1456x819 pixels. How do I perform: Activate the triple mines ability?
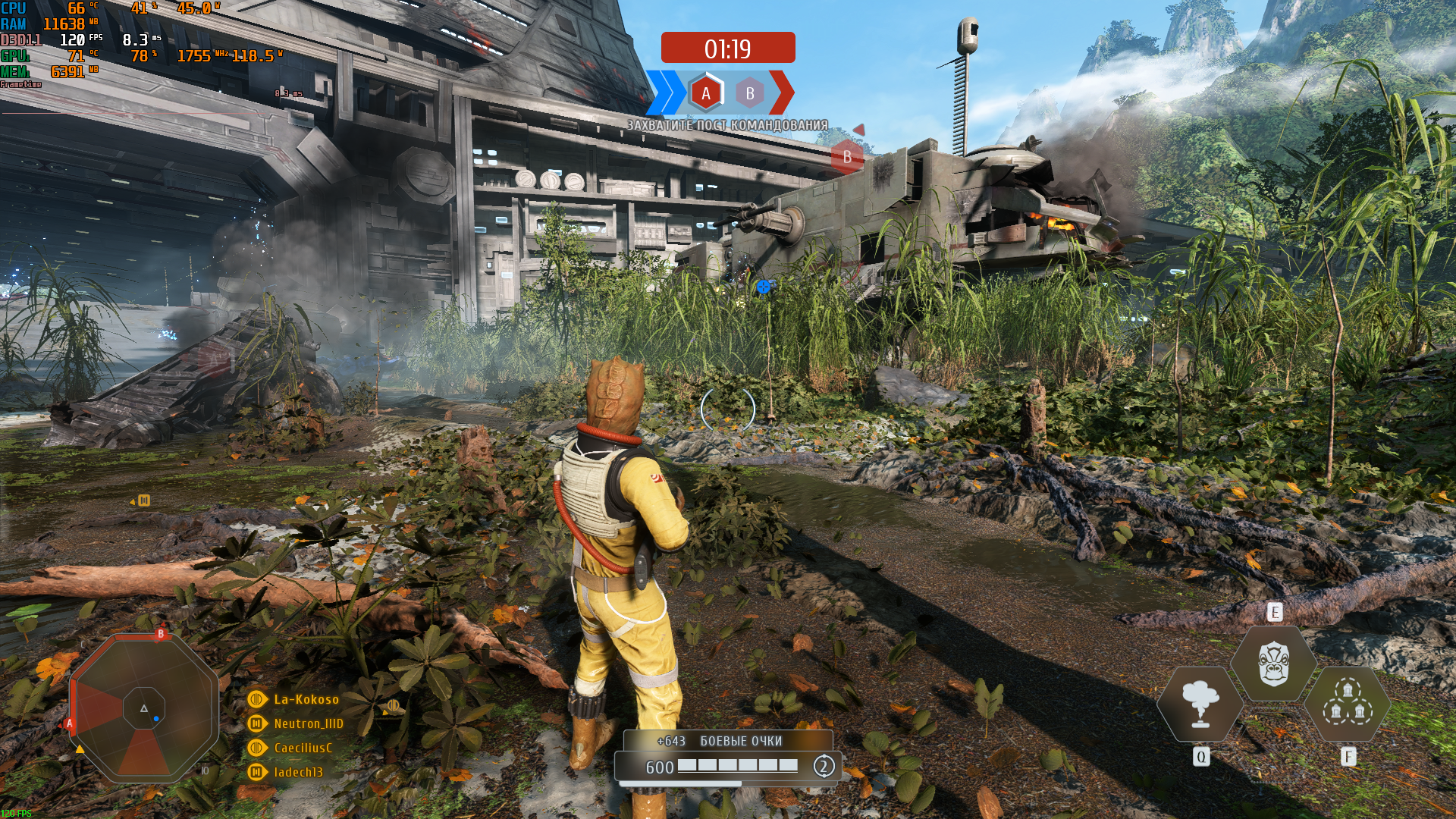click(1348, 704)
